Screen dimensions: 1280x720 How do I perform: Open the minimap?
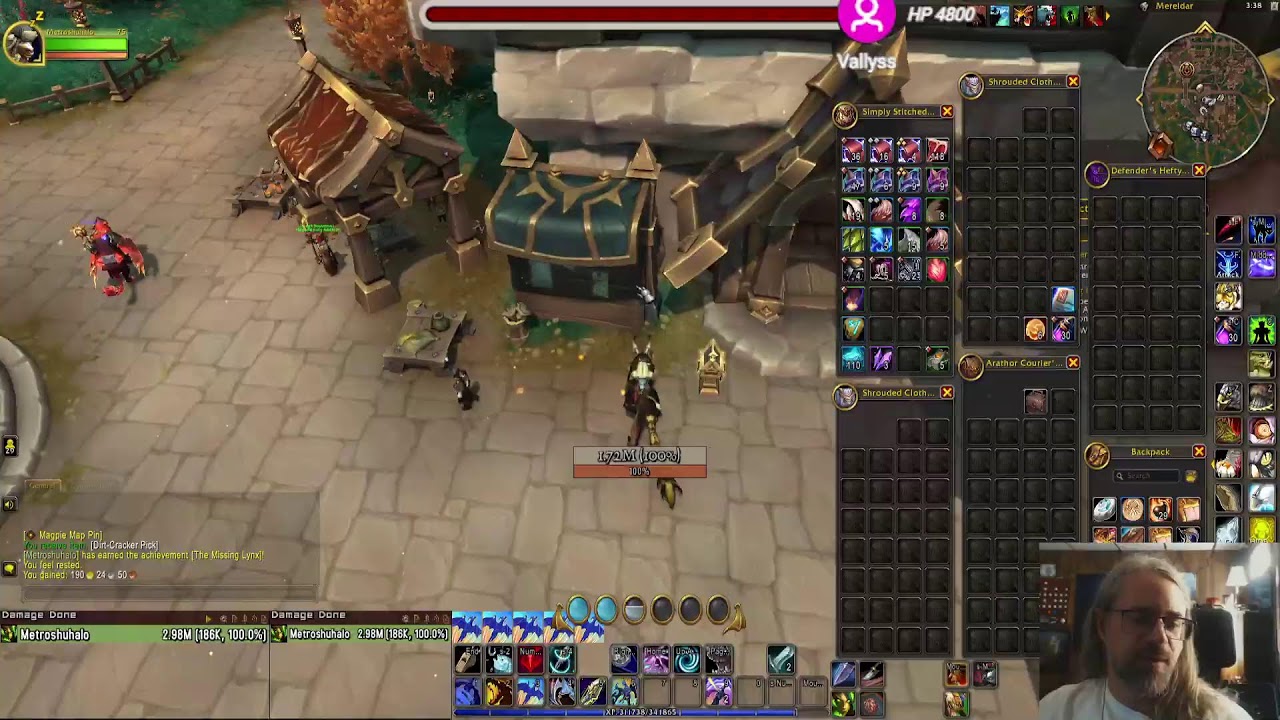[x=1205, y=95]
